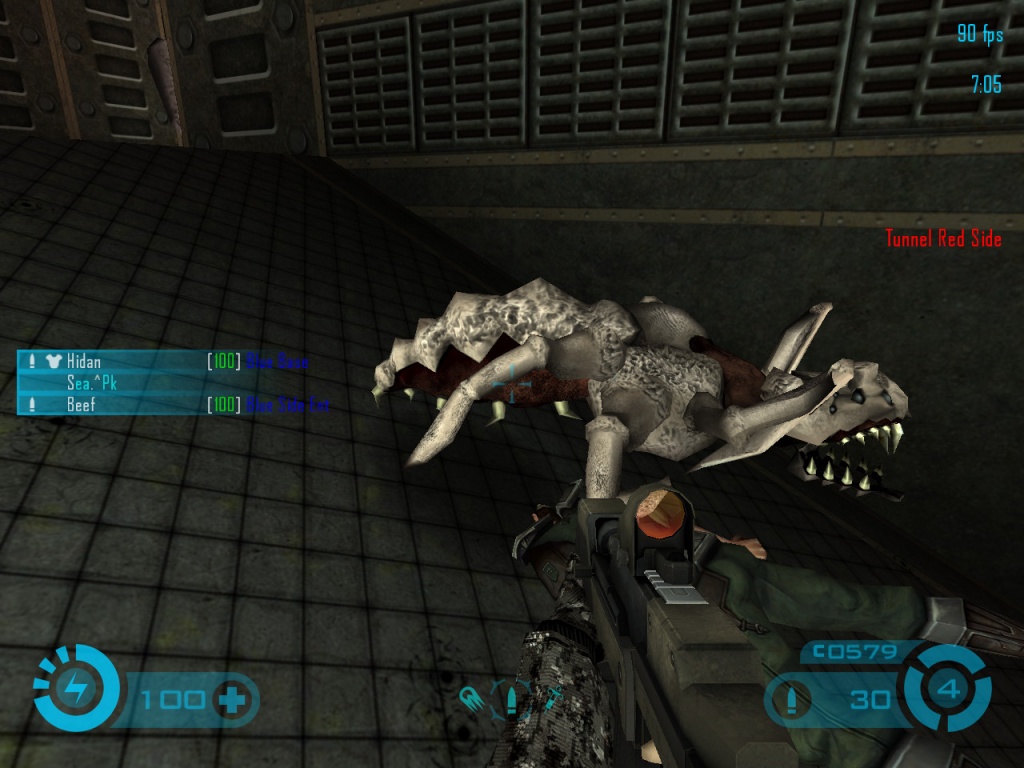This screenshot has height=768, width=1024.
Task: Select the grenade item icon
Action: [470, 697]
